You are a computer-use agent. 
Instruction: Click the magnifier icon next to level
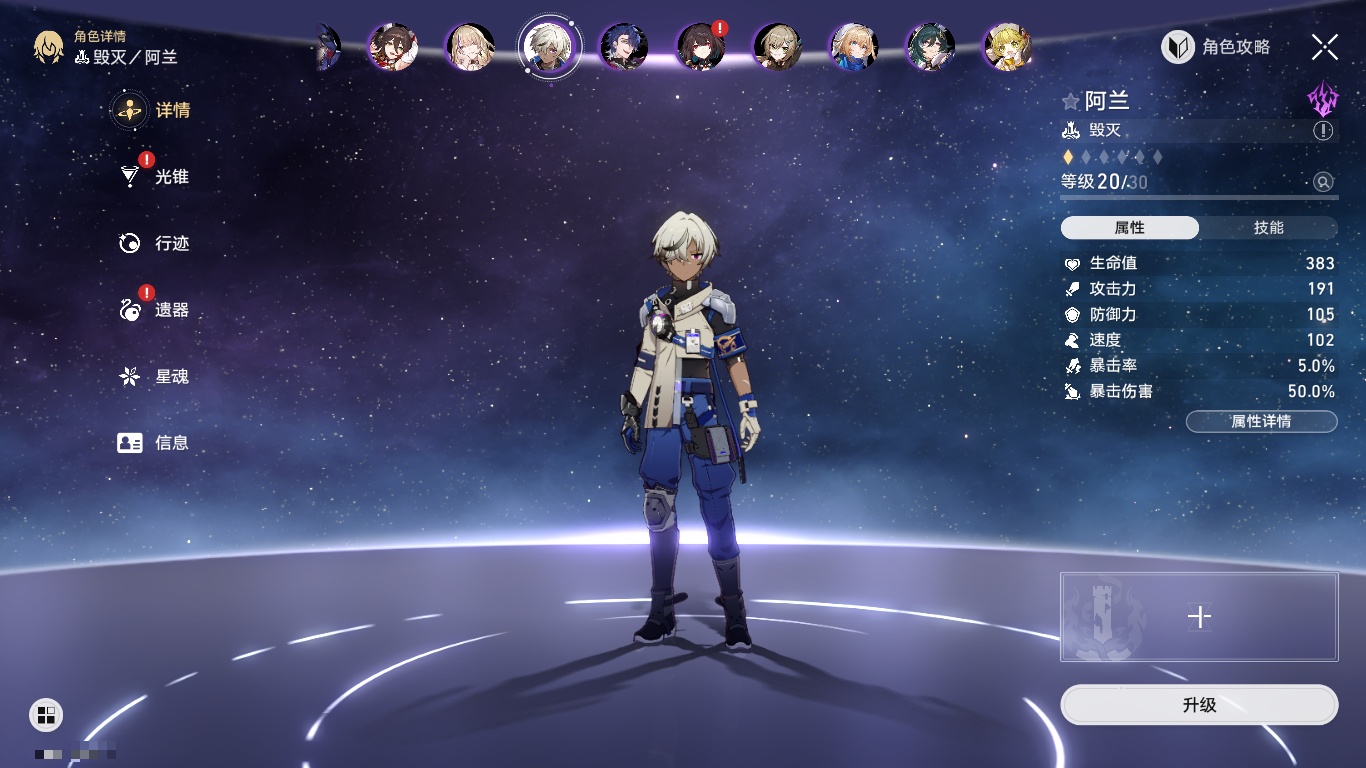[1323, 182]
